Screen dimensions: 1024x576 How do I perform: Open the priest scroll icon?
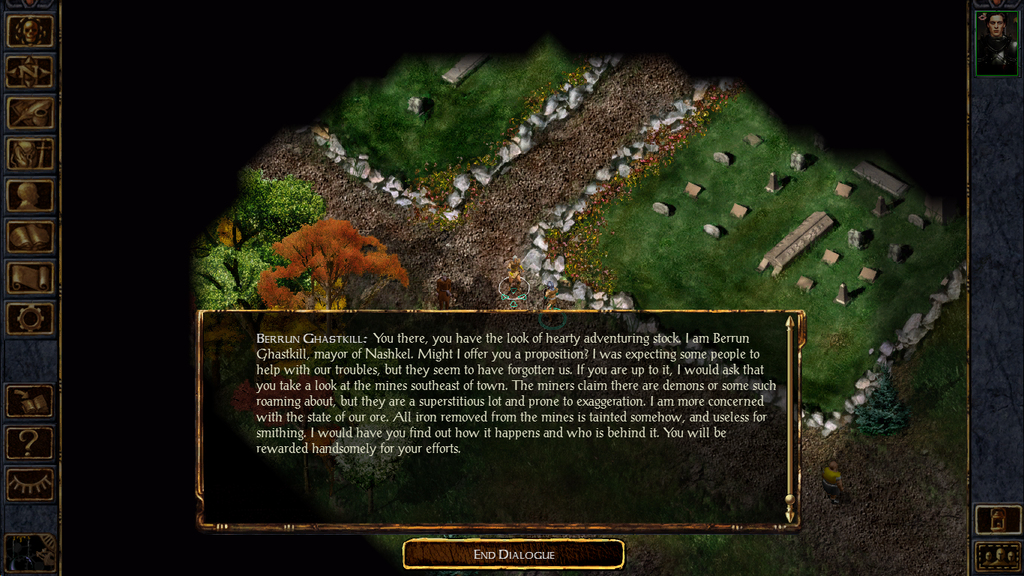pos(30,277)
